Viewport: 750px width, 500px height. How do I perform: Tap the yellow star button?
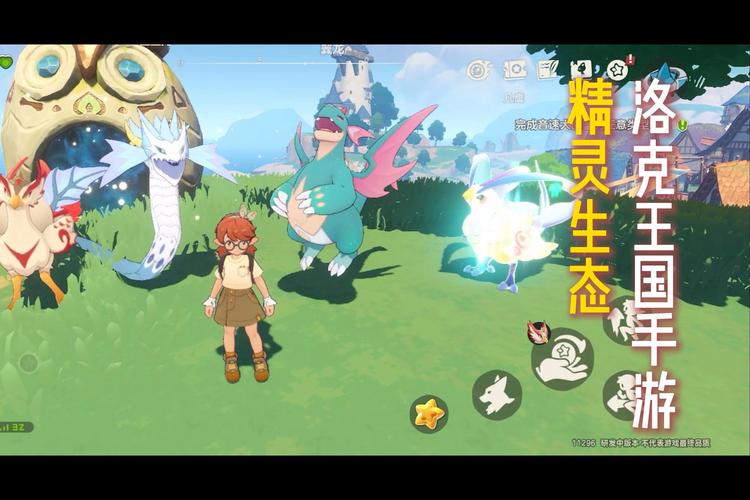pos(430,411)
